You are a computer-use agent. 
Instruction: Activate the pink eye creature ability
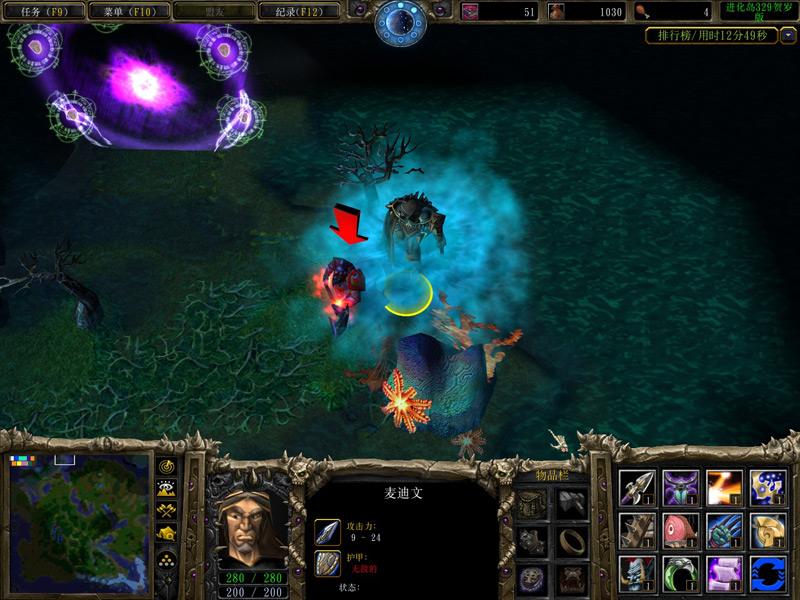(x=681, y=530)
